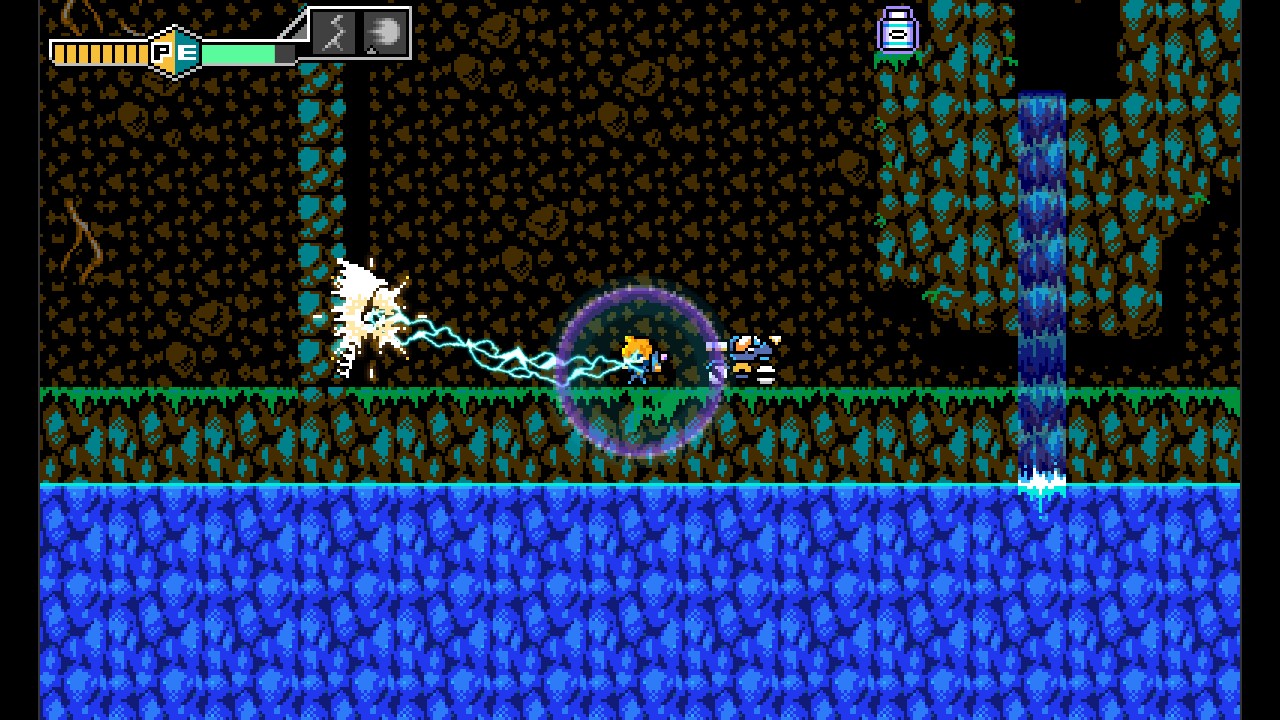Click the health canister pickup on the ledge
1280x720 pixels.
tap(898, 30)
